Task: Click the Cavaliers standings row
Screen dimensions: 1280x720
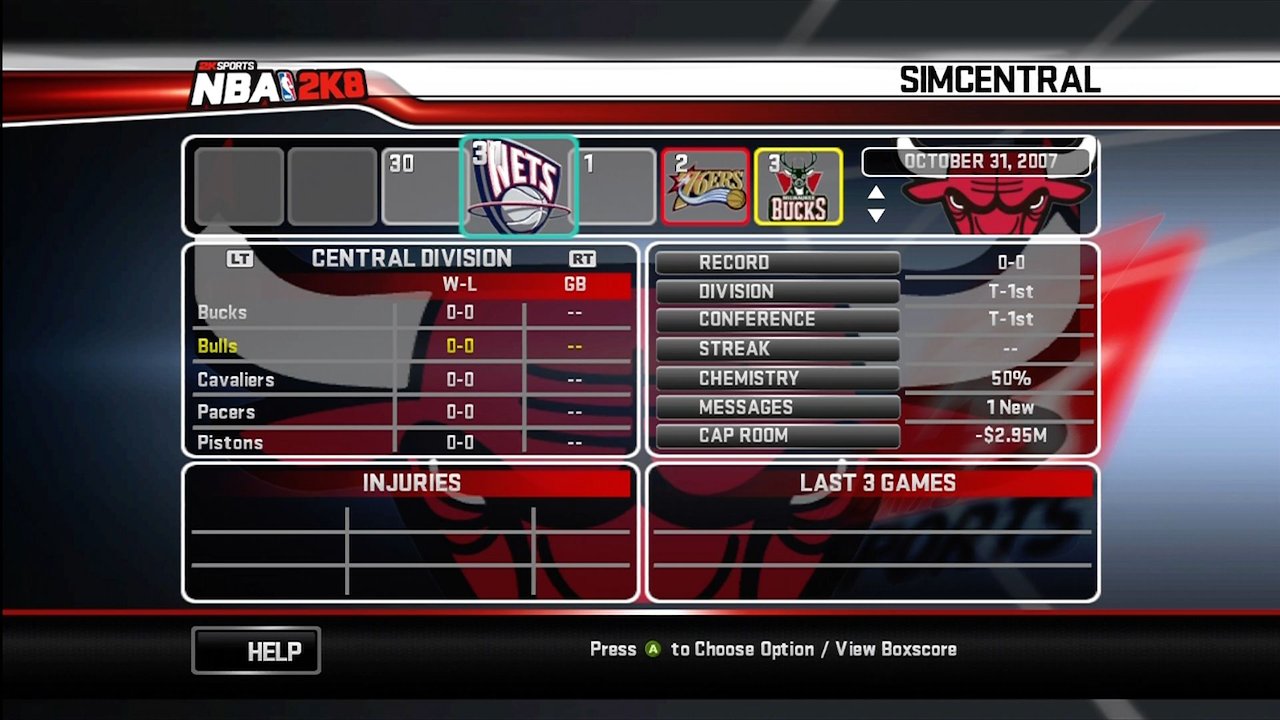Action: [412, 380]
